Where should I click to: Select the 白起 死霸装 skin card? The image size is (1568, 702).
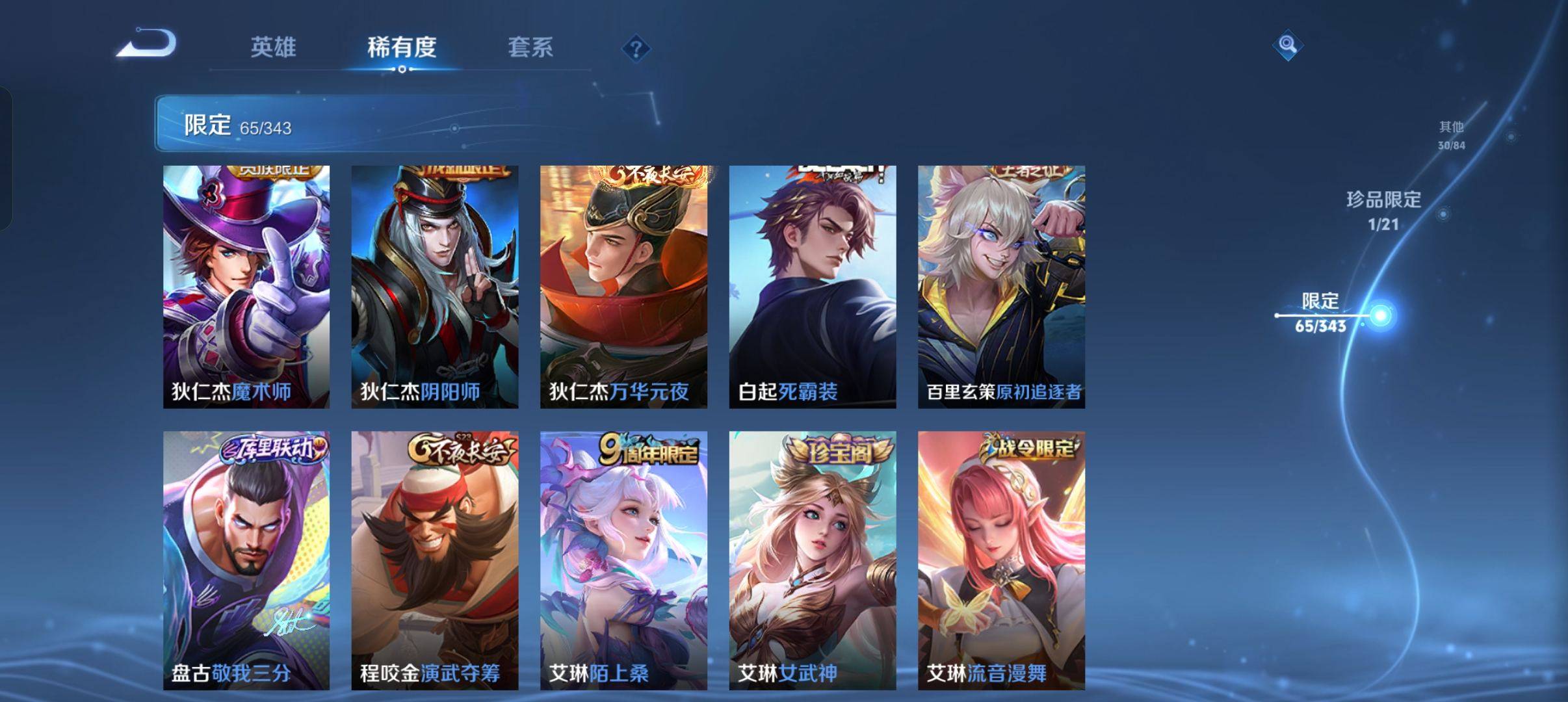(x=813, y=287)
